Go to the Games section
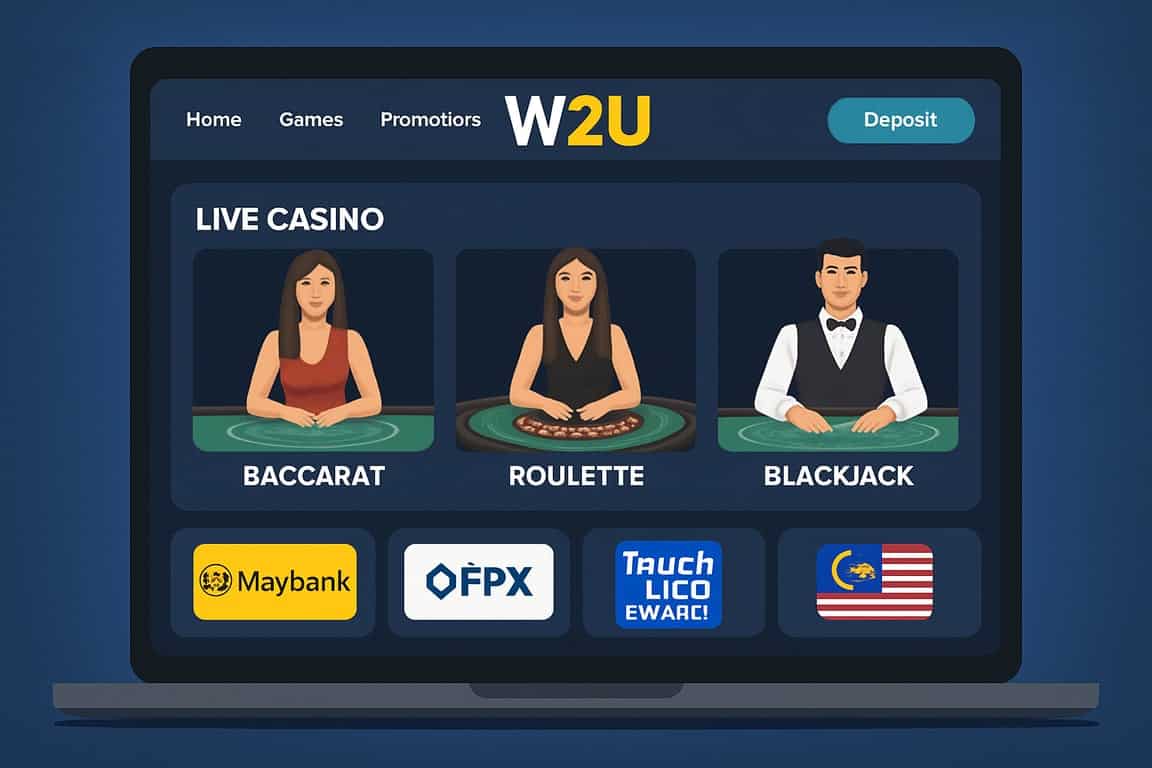Image resolution: width=1152 pixels, height=768 pixels. [311, 120]
